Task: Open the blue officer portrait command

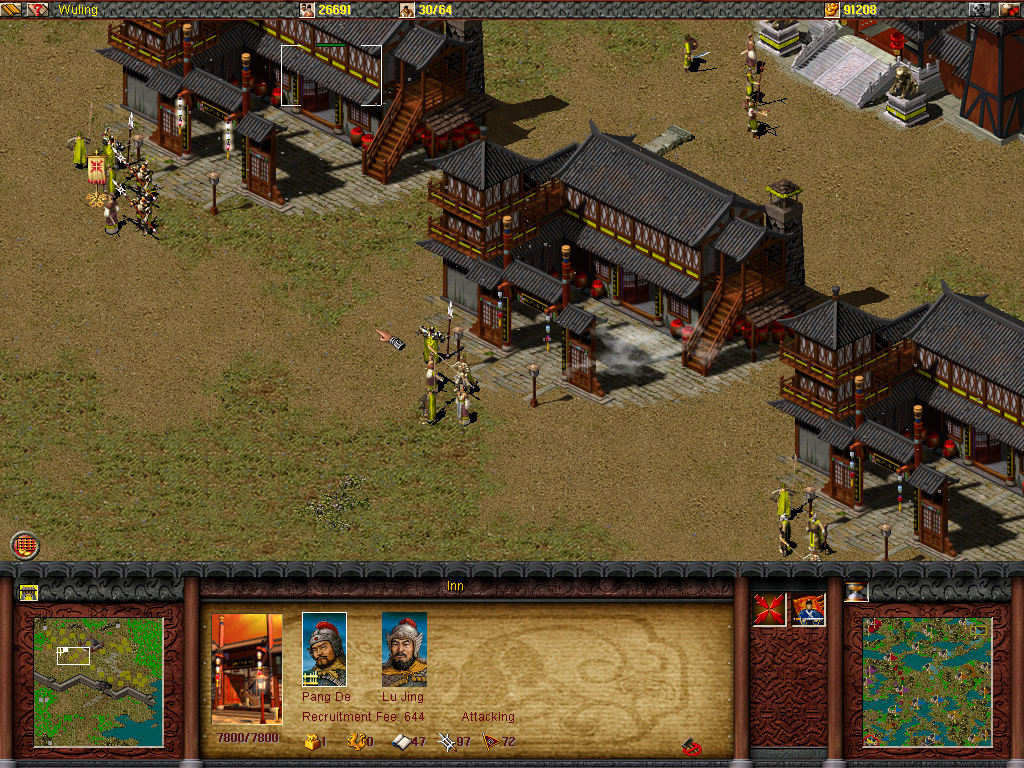Action: [808, 610]
